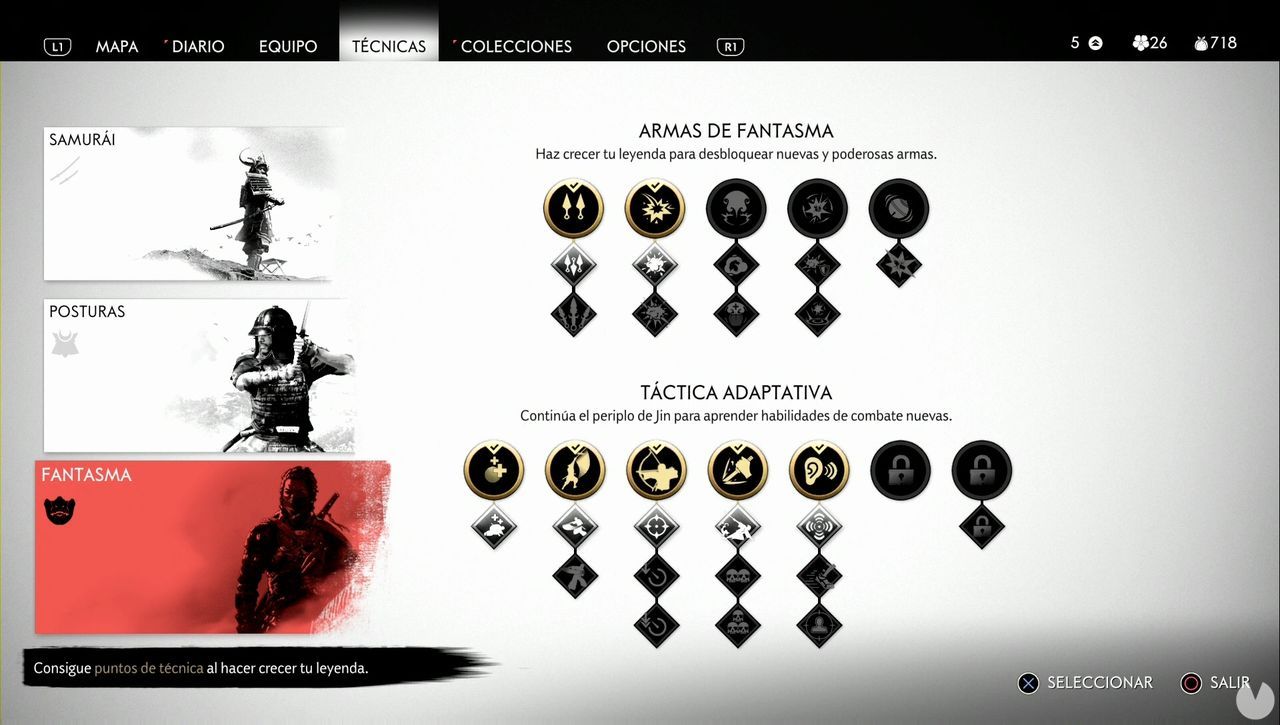
Task: Select the second locked skill with padlock upgrade
Action: [981, 469]
